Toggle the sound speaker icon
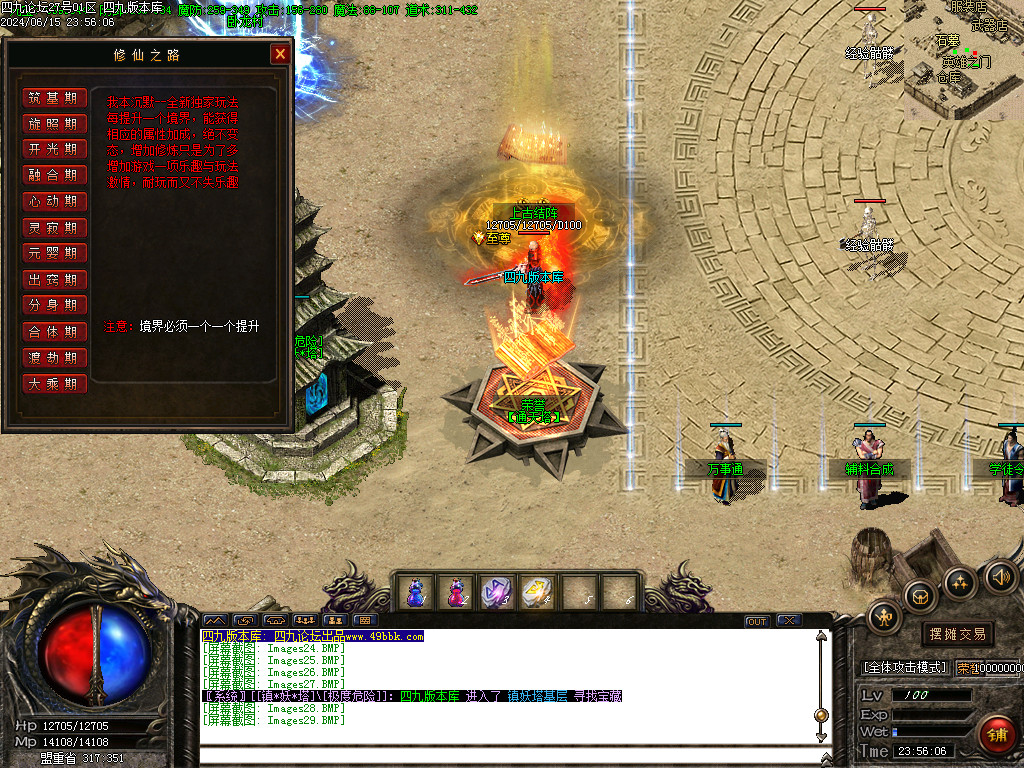Viewport: 1024px width, 768px height. [999, 576]
